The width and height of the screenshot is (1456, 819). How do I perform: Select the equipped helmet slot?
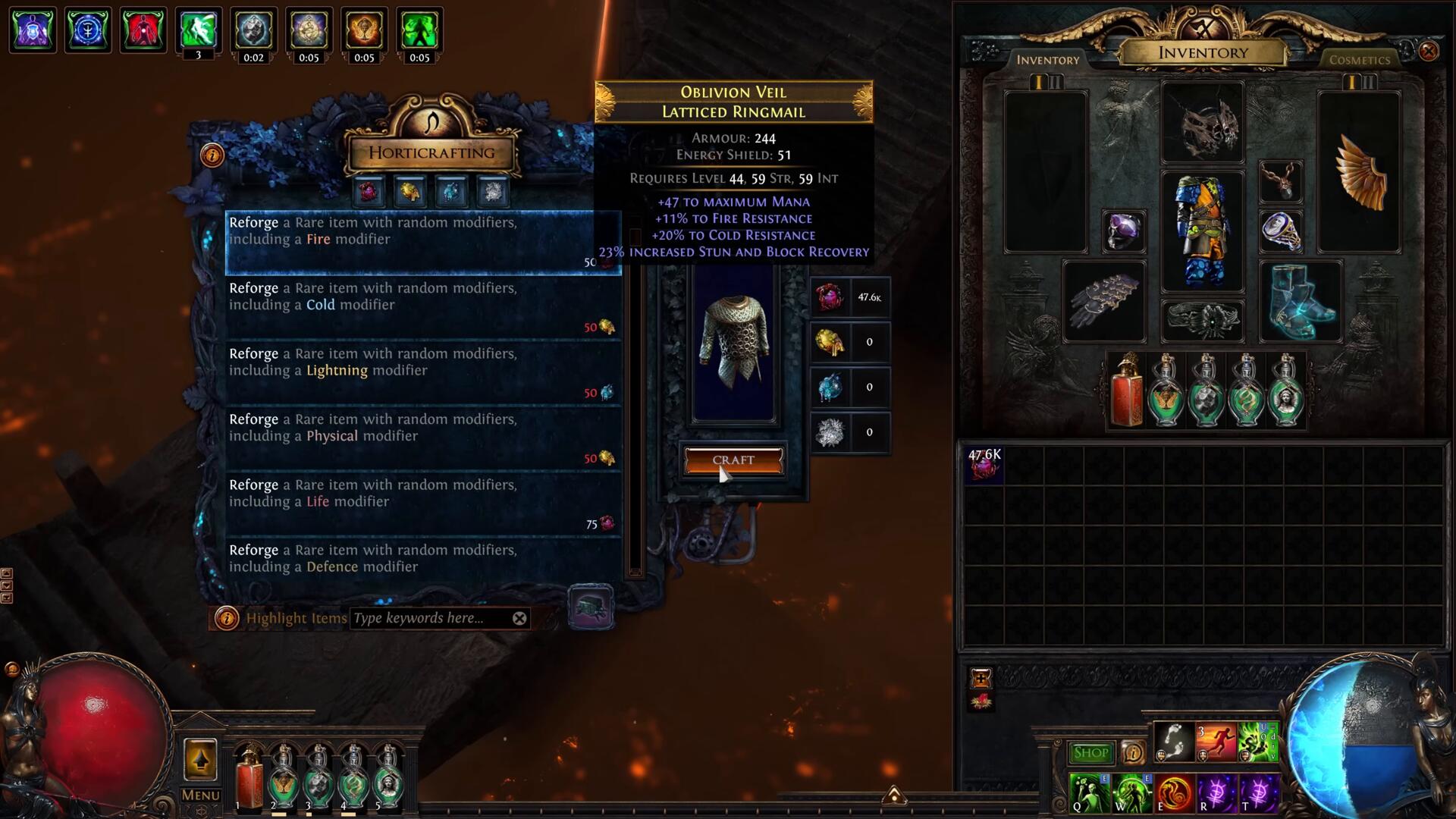[1202, 123]
